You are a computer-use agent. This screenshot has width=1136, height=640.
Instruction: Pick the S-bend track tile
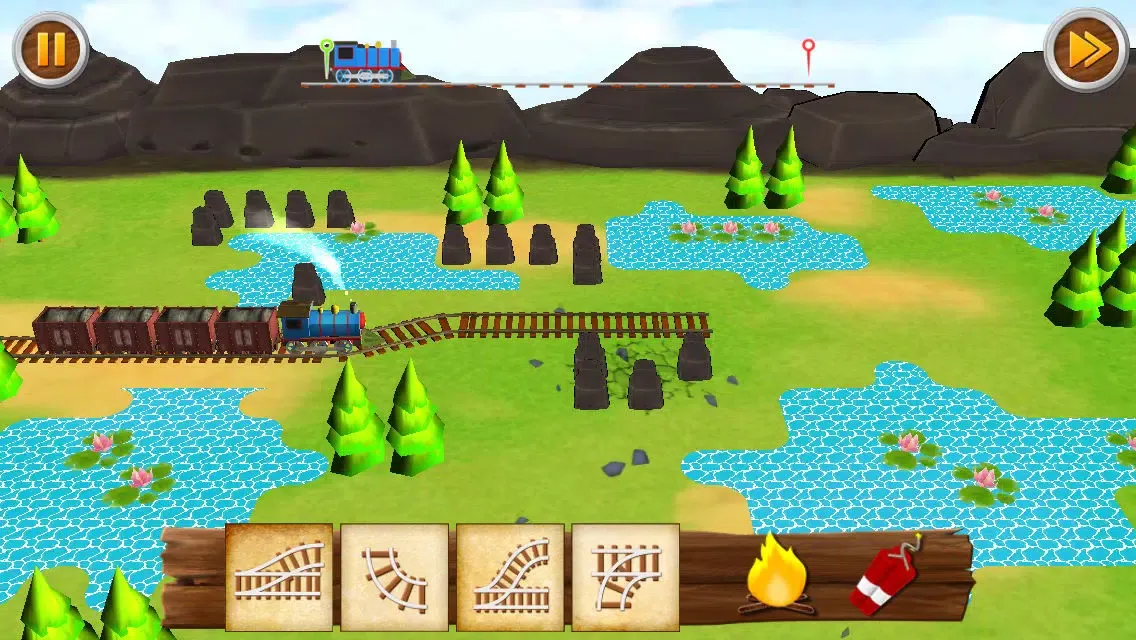pyautogui.click(x=510, y=577)
